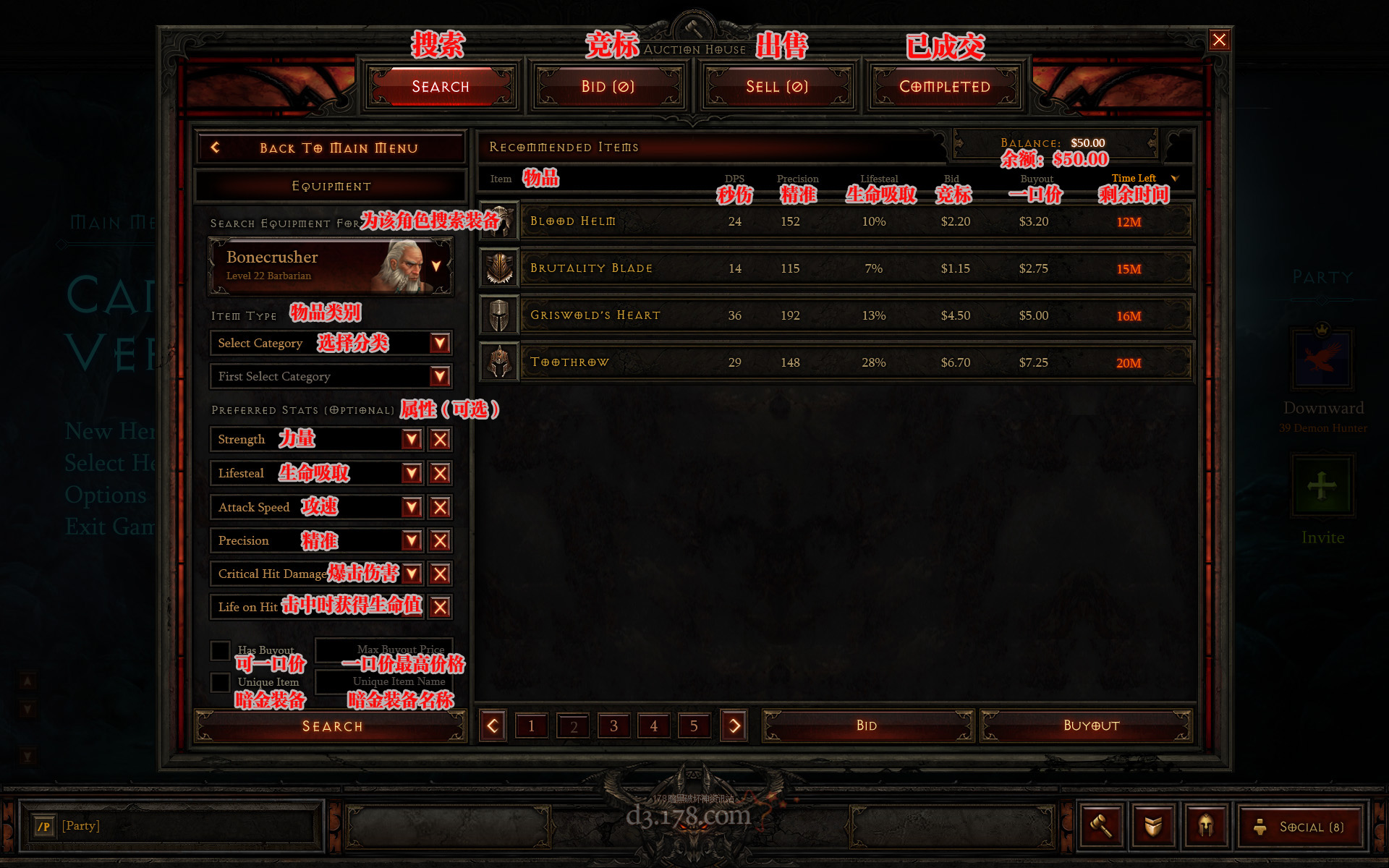The image size is (1389, 868).
Task: Open the Bid tab
Action: [608, 87]
